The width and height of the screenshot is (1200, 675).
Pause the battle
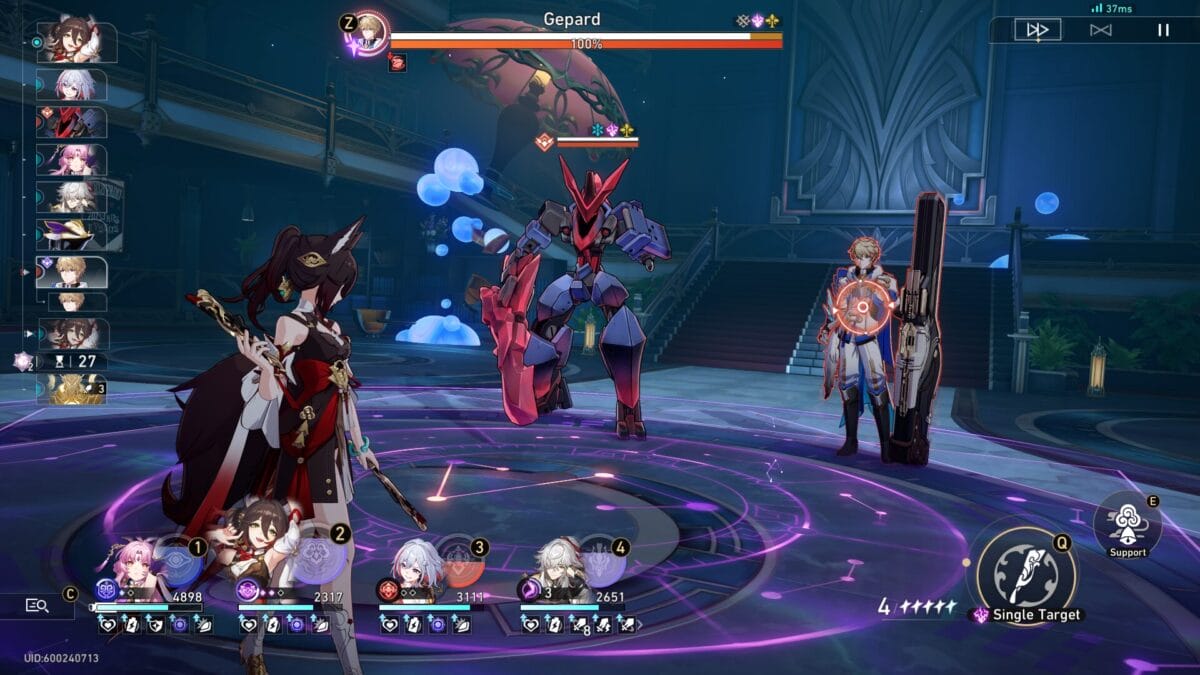(1163, 30)
